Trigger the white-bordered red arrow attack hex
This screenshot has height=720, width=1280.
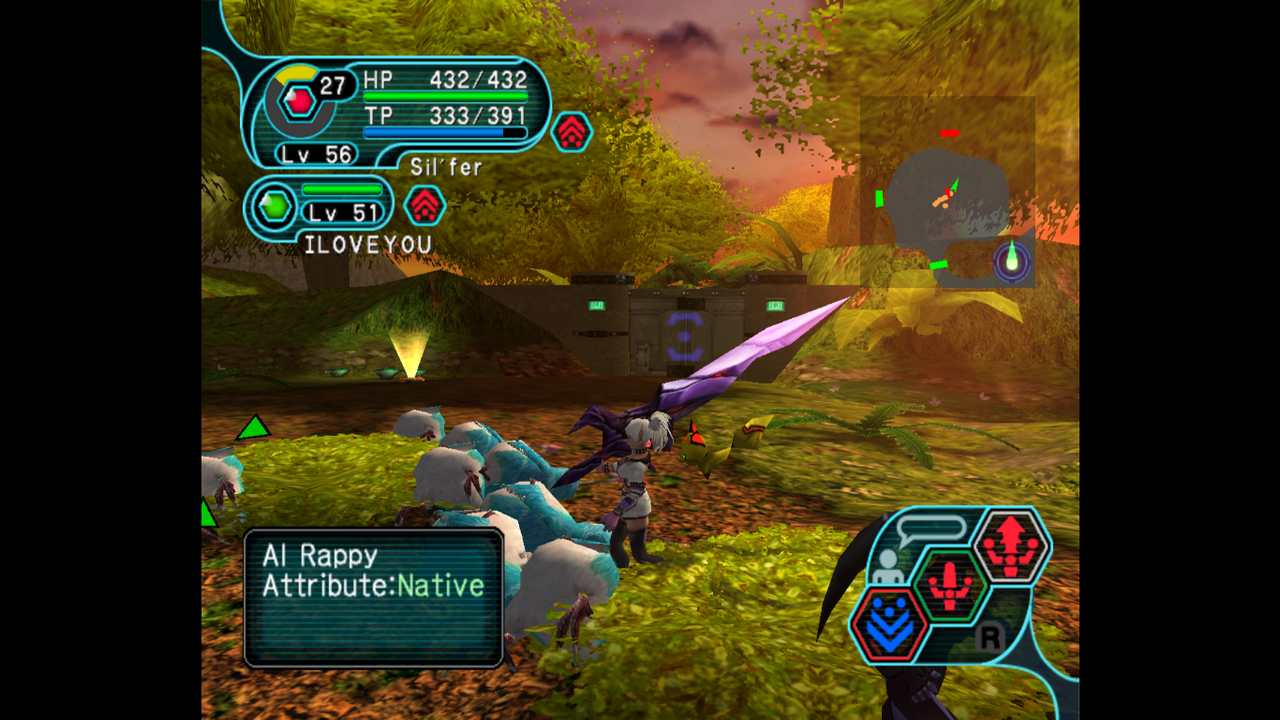point(1011,546)
